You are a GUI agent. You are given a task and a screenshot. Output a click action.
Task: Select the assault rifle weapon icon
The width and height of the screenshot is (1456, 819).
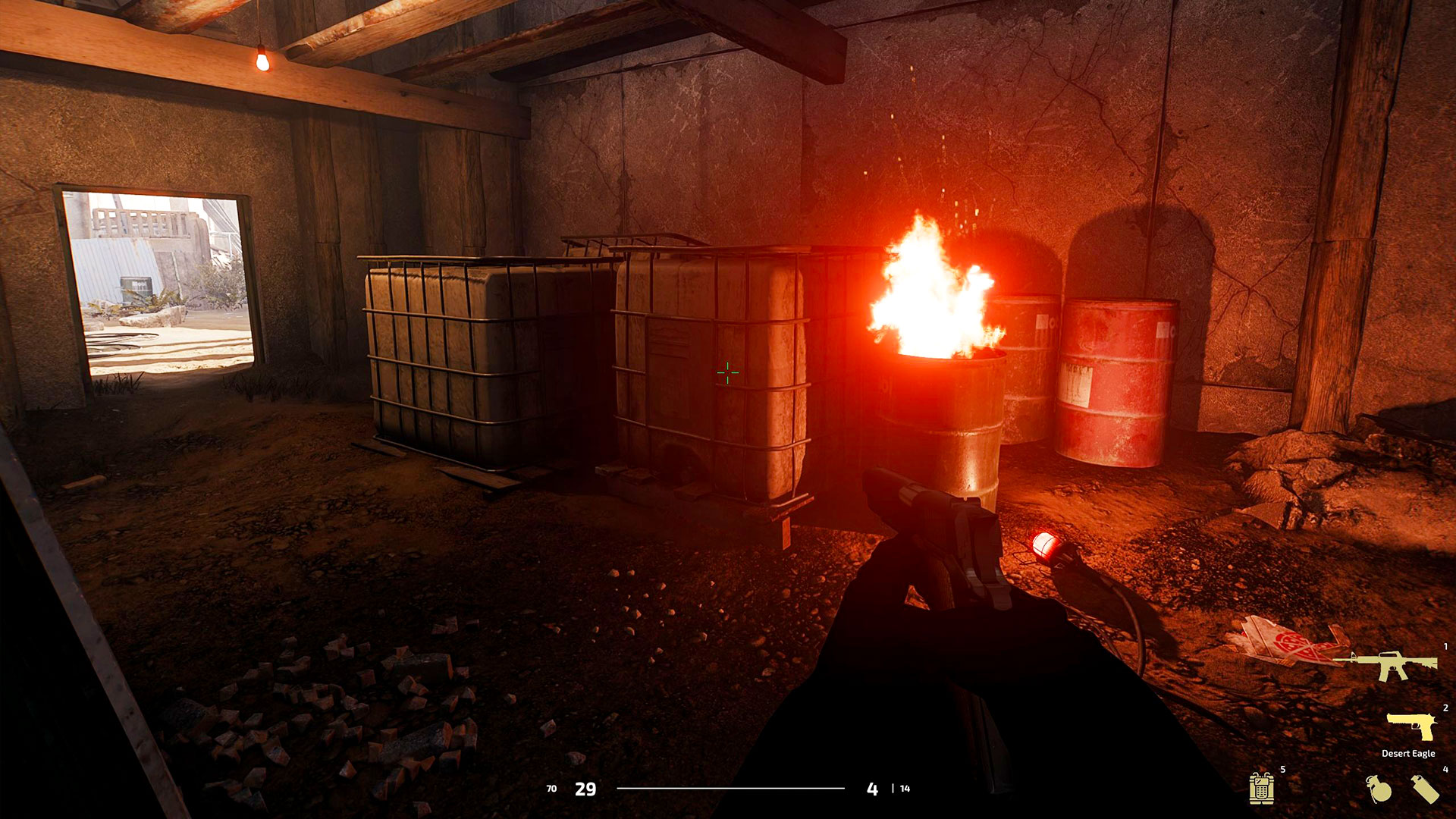coord(1387,665)
